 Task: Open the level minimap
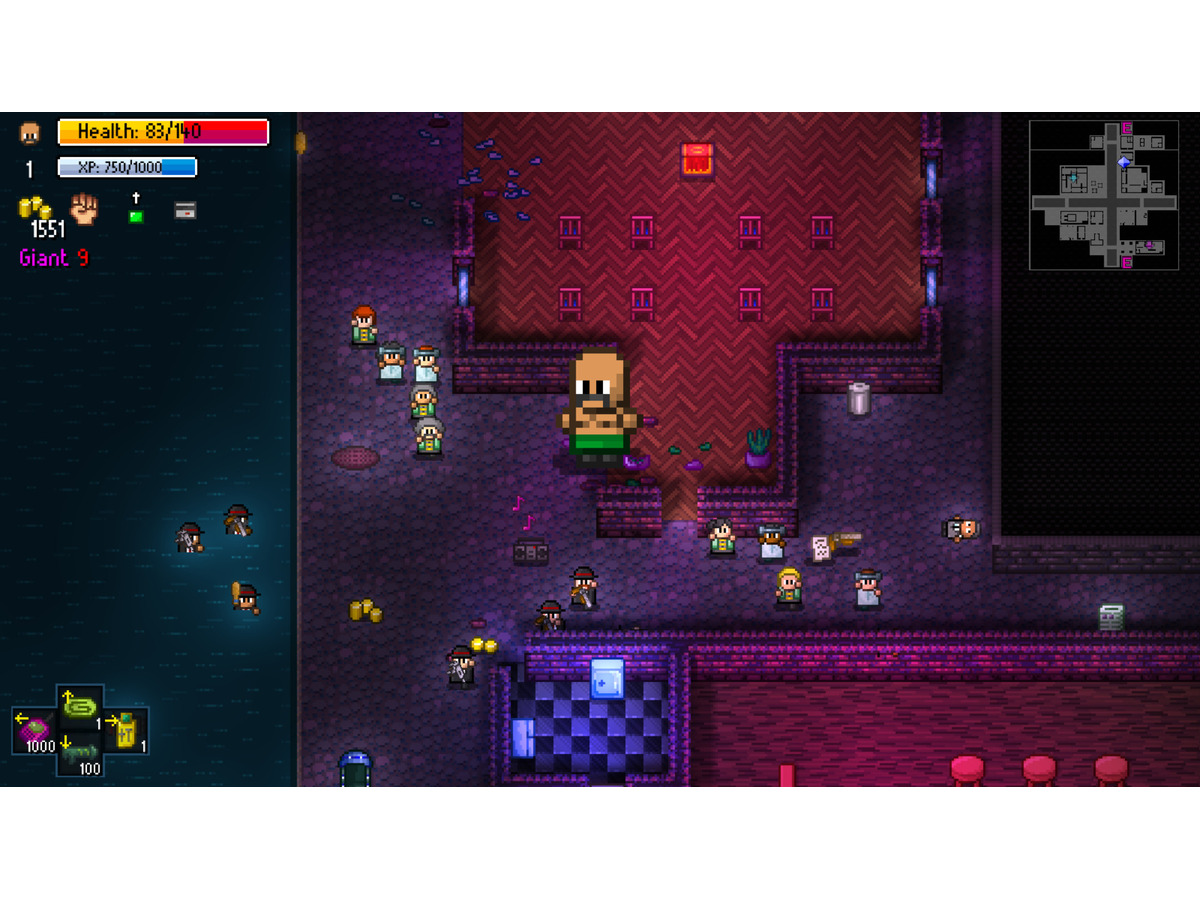point(1104,195)
